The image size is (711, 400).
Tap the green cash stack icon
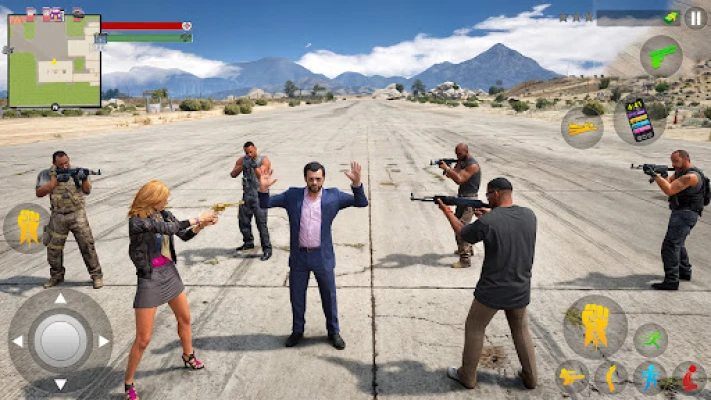click(670, 17)
